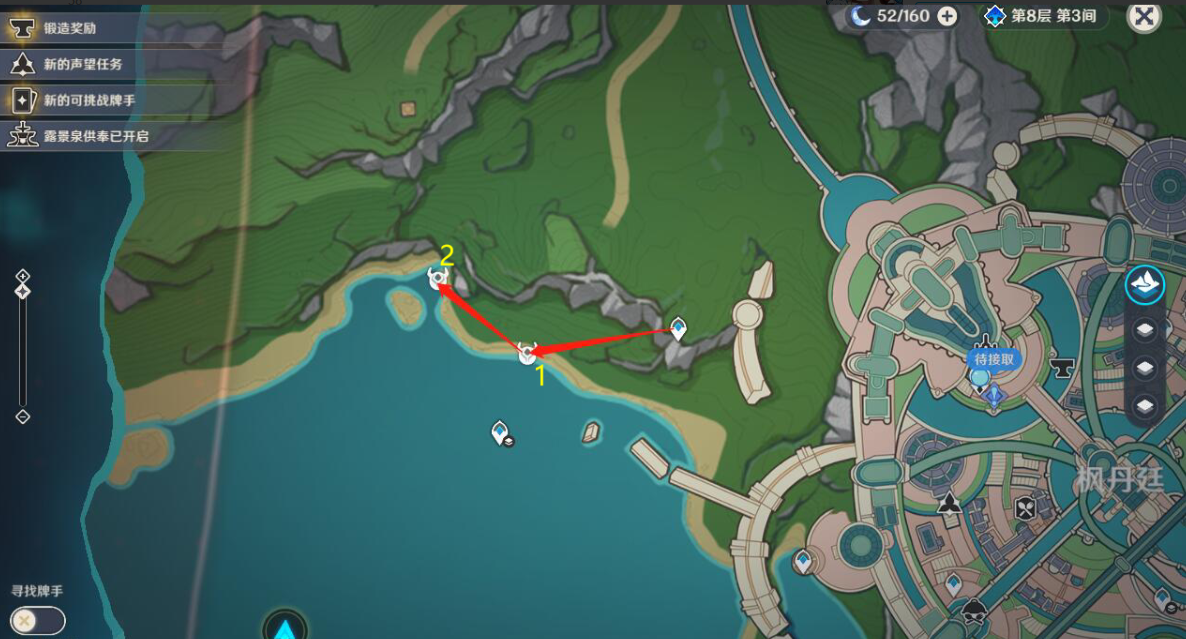Select the restaurant fork-and-knife map marker
The image size is (1186, 639).
pyautogui.click(x=1025, y=509)
